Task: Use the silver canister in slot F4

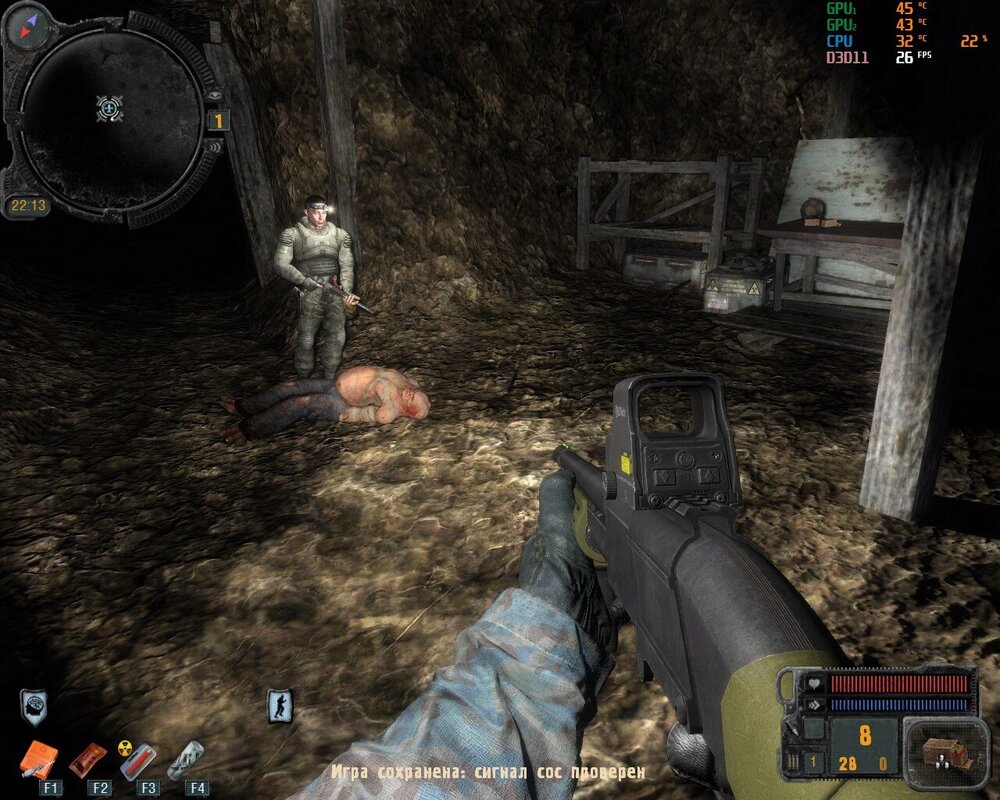Action: (x=187, y=760)
